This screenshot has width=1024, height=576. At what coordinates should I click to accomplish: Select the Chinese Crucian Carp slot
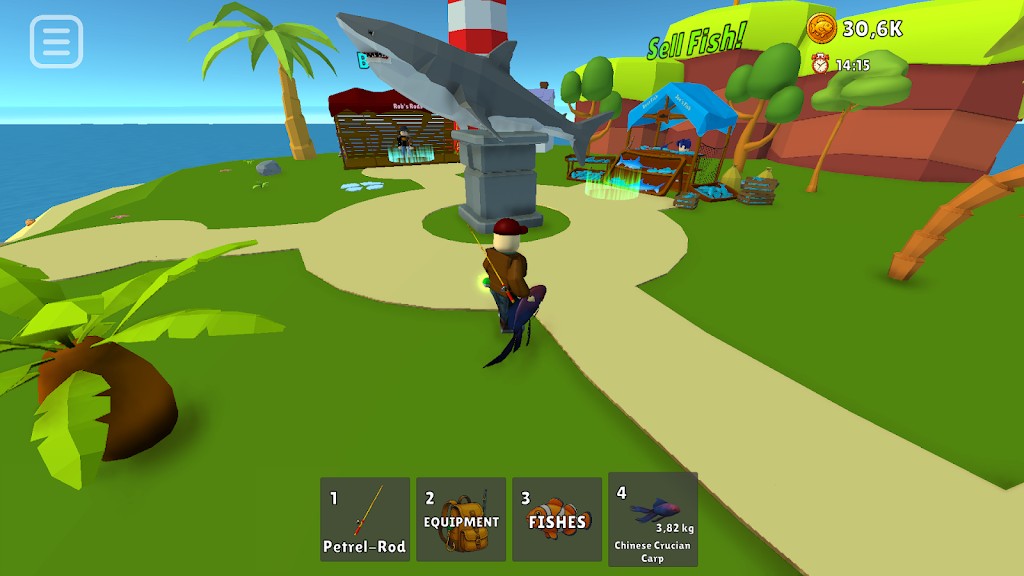(x=653, y=519)
